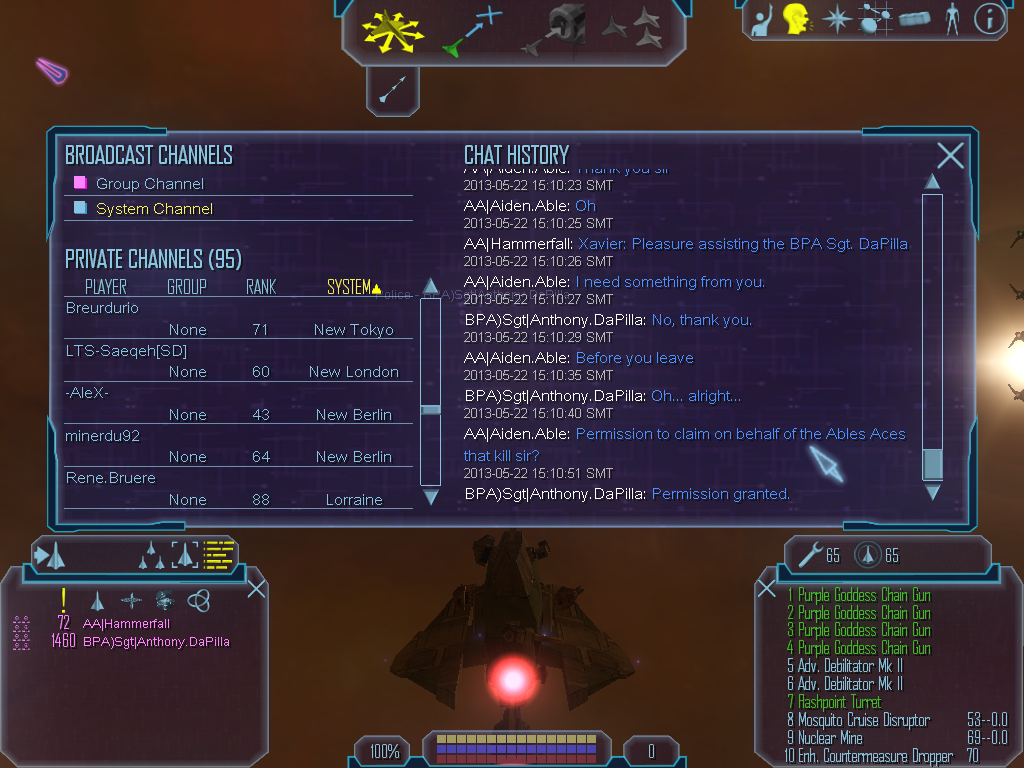Open the information panel via the 'i' icon
Image resolution: width=1024 pixels, height=768 pixels.
pyautogui.click(x=988, y=19)
